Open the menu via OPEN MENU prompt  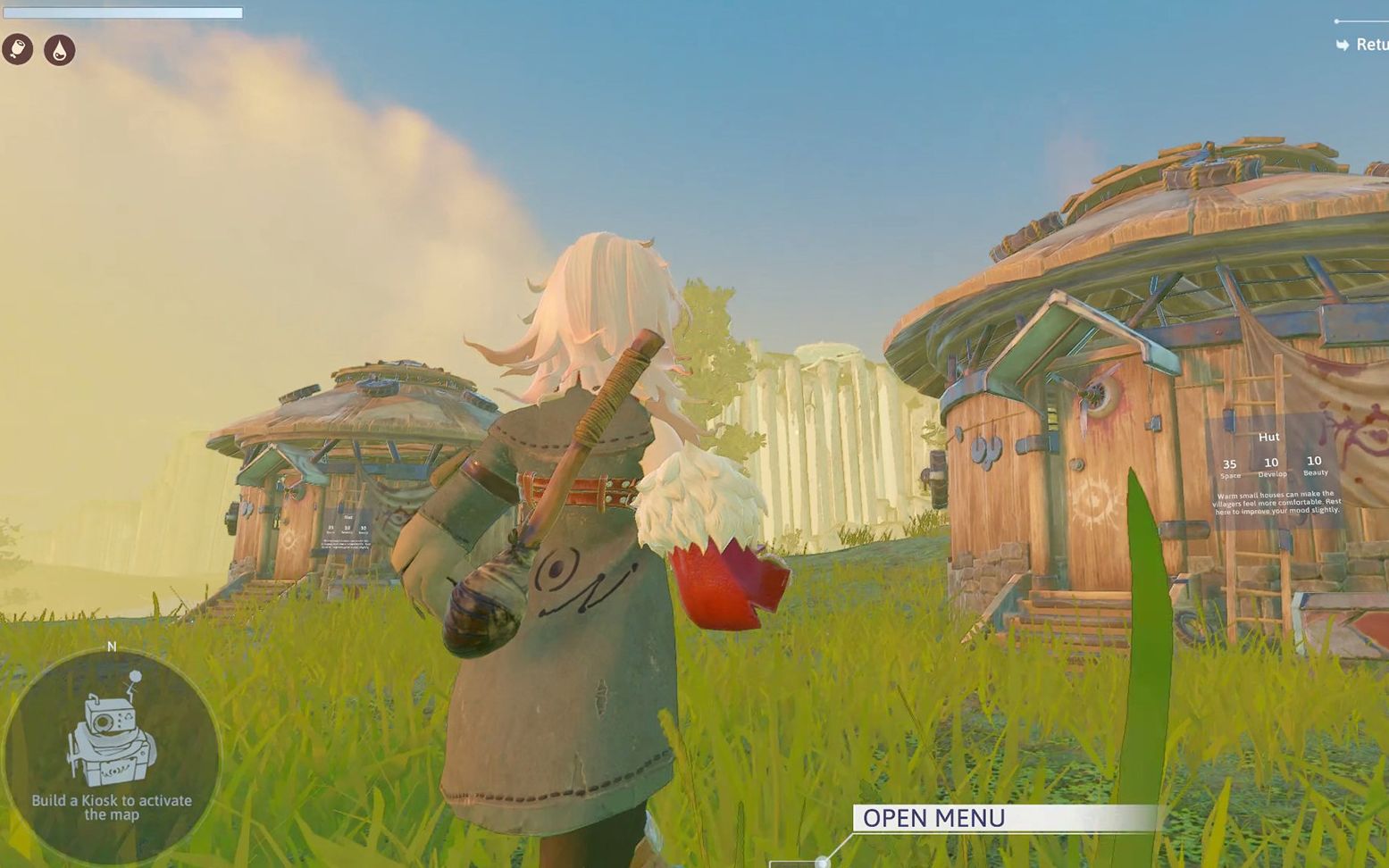[933, 817]
